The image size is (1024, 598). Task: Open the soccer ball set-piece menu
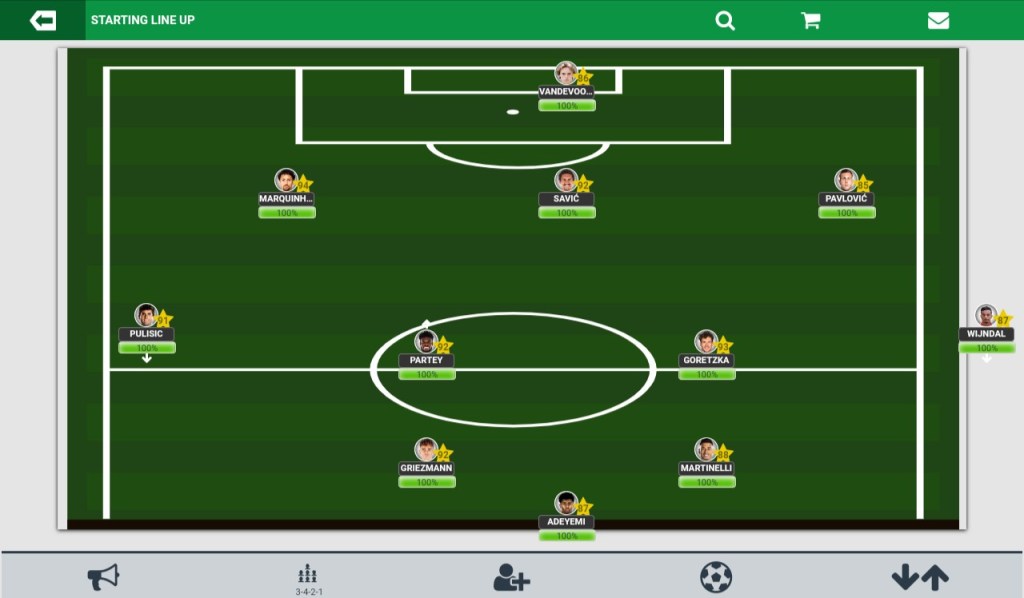click(x=716, y=577)
